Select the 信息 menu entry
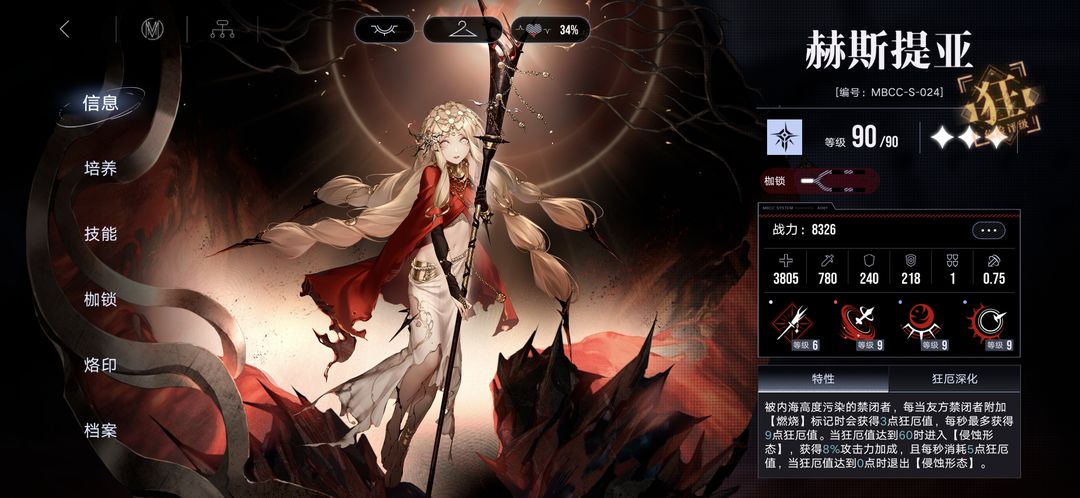 (101, 103)
